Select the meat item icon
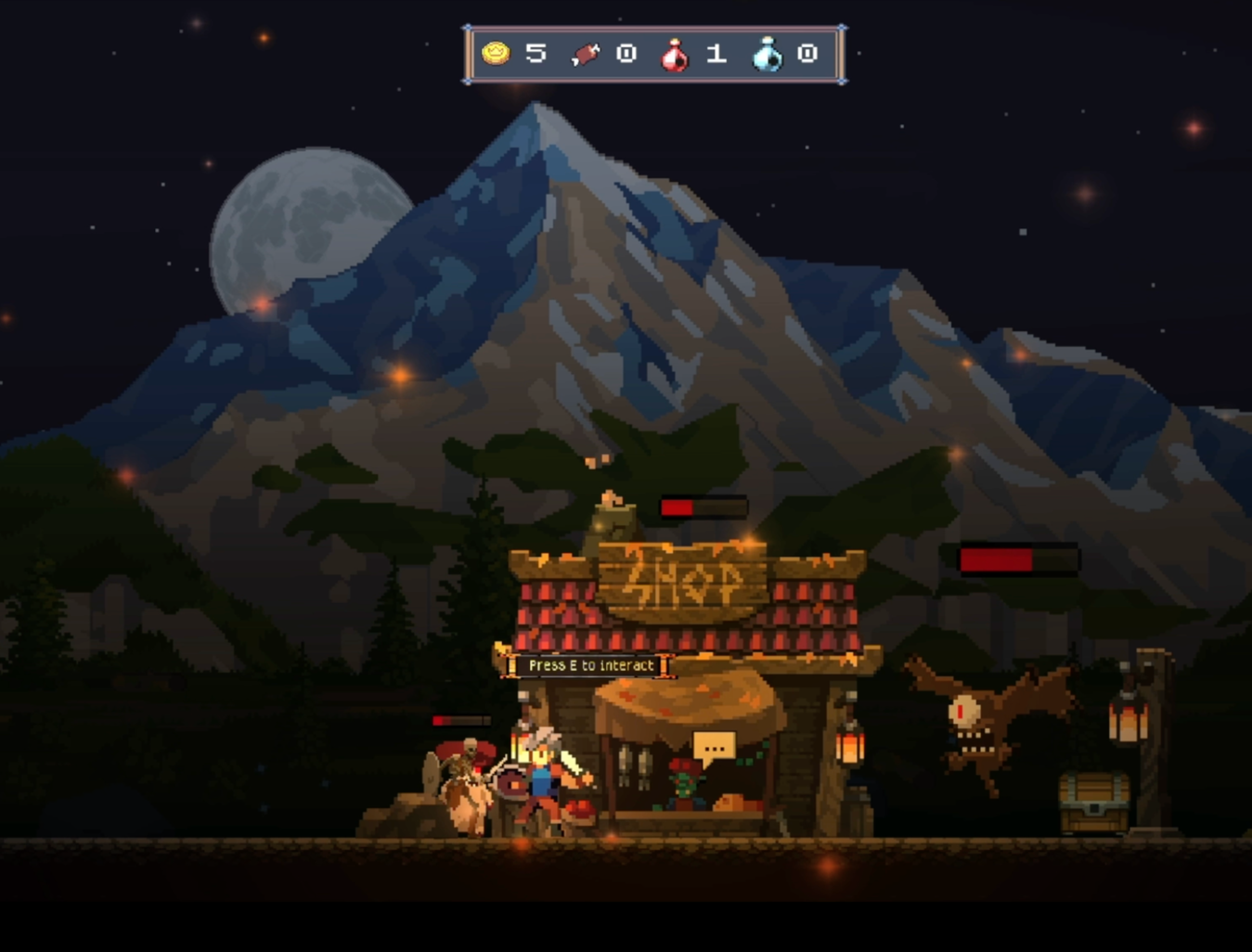Screen dimensions: 1252x952 (x=586, y=55)
